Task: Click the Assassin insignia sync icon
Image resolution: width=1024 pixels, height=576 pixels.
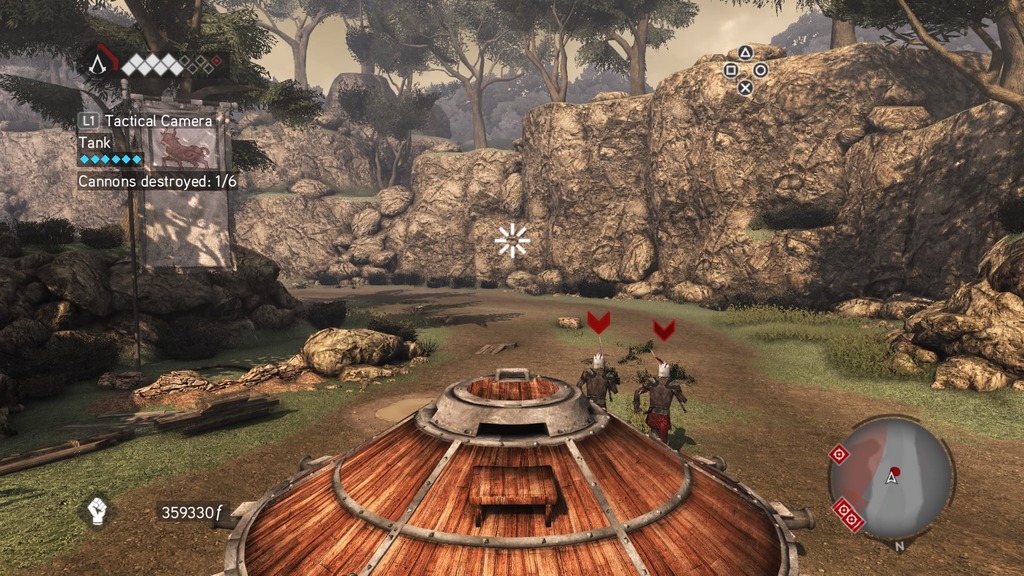Action: tap(98, 65)
